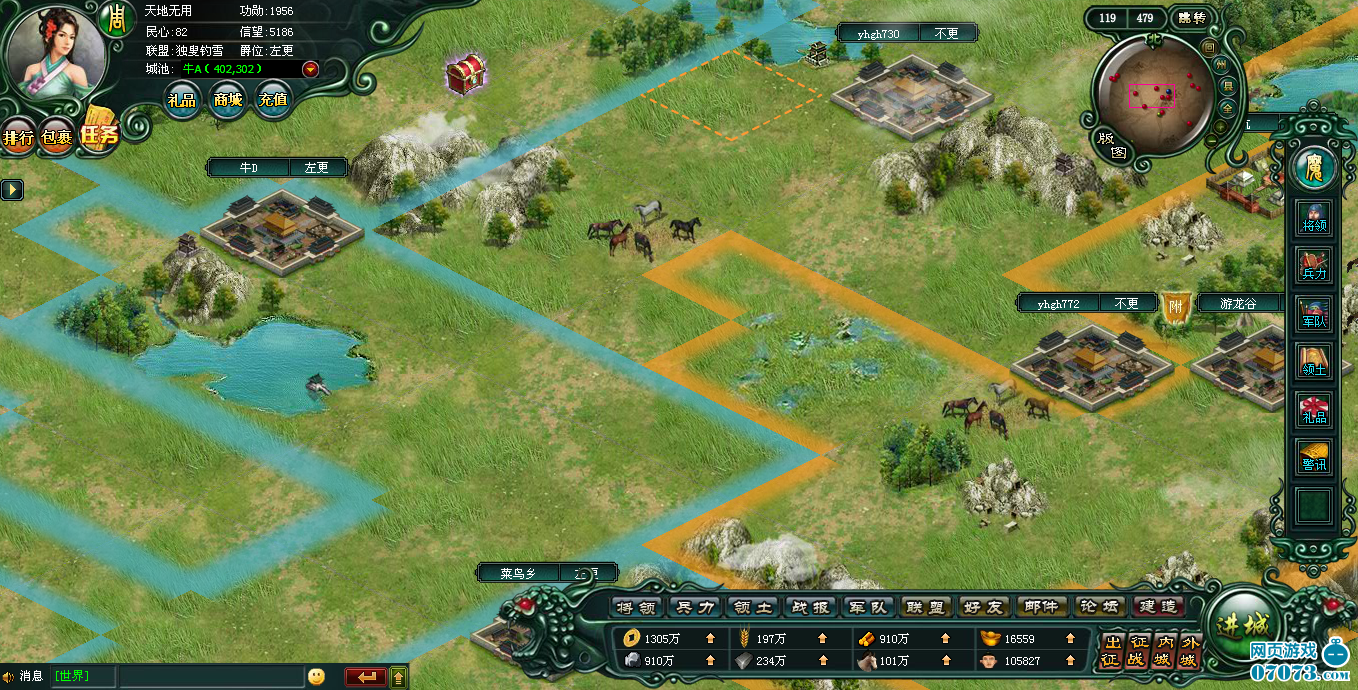Open the smiley emoji picker in chat
Image resolution: width=1358 pixels, height=690 pixels.
pyautogui.click(x=316, y=677)
